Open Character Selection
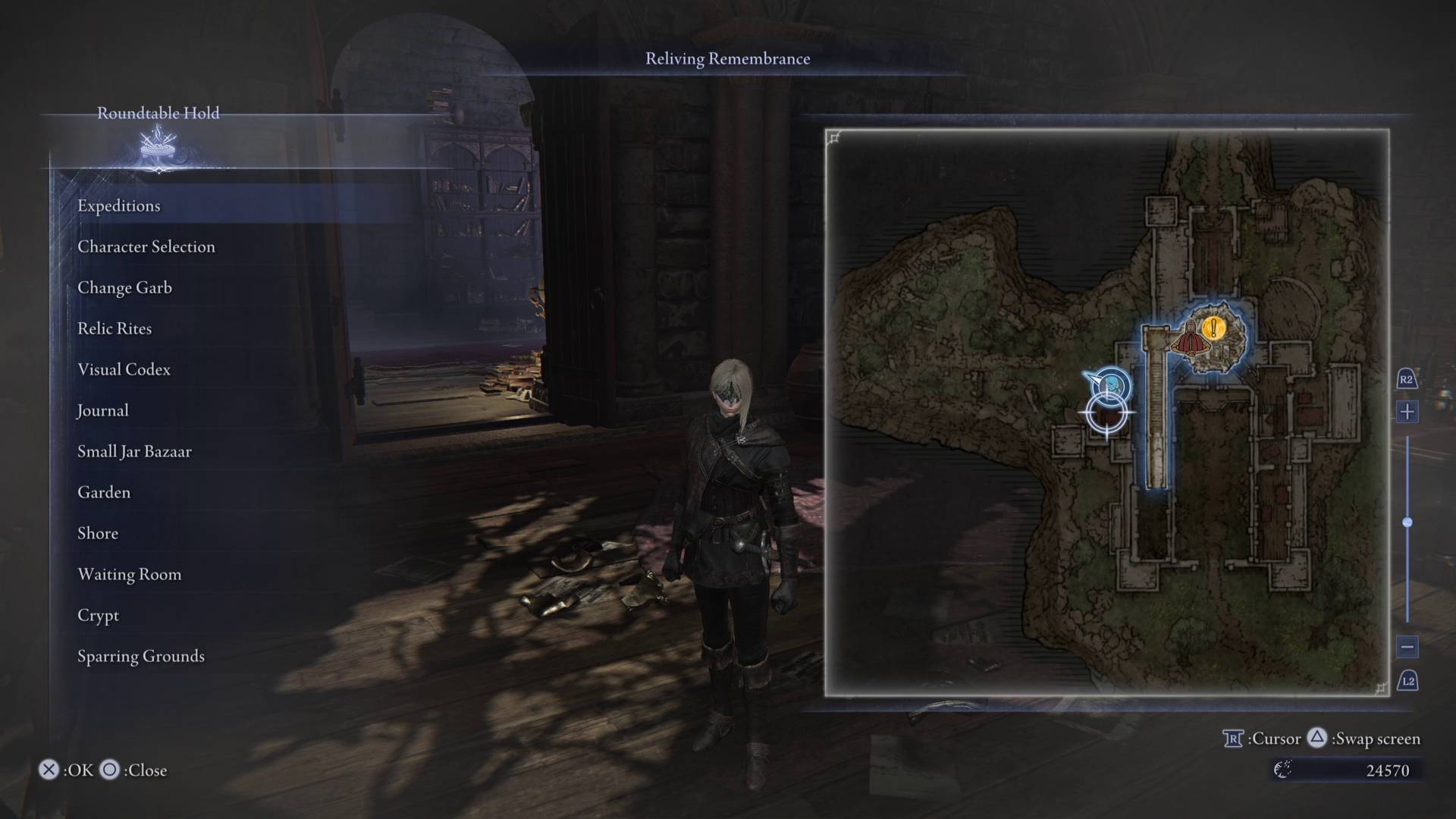This screenshot has height=819, width=1456. pos(146,246)
